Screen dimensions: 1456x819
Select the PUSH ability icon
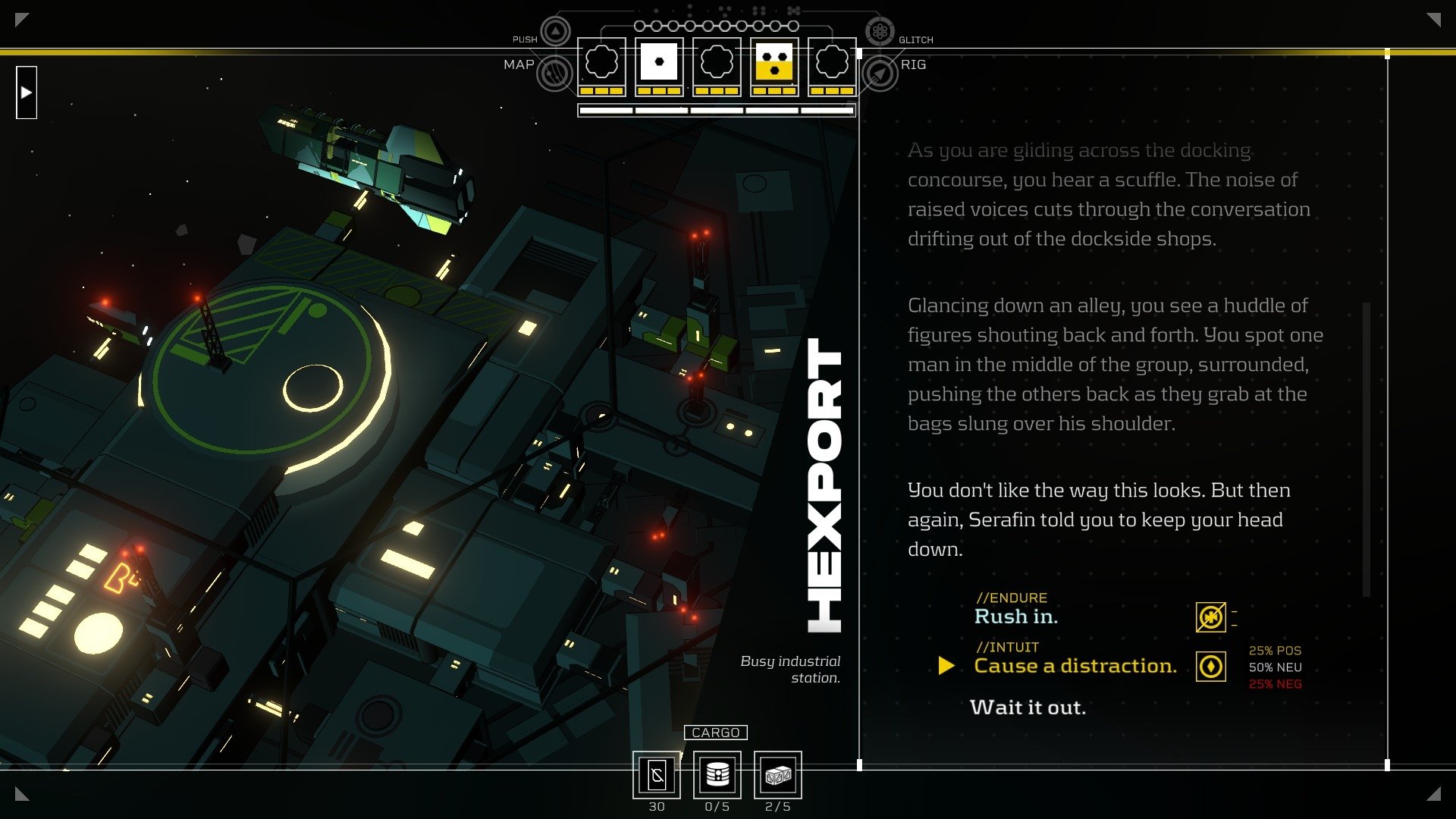click(x=554, y=31)
